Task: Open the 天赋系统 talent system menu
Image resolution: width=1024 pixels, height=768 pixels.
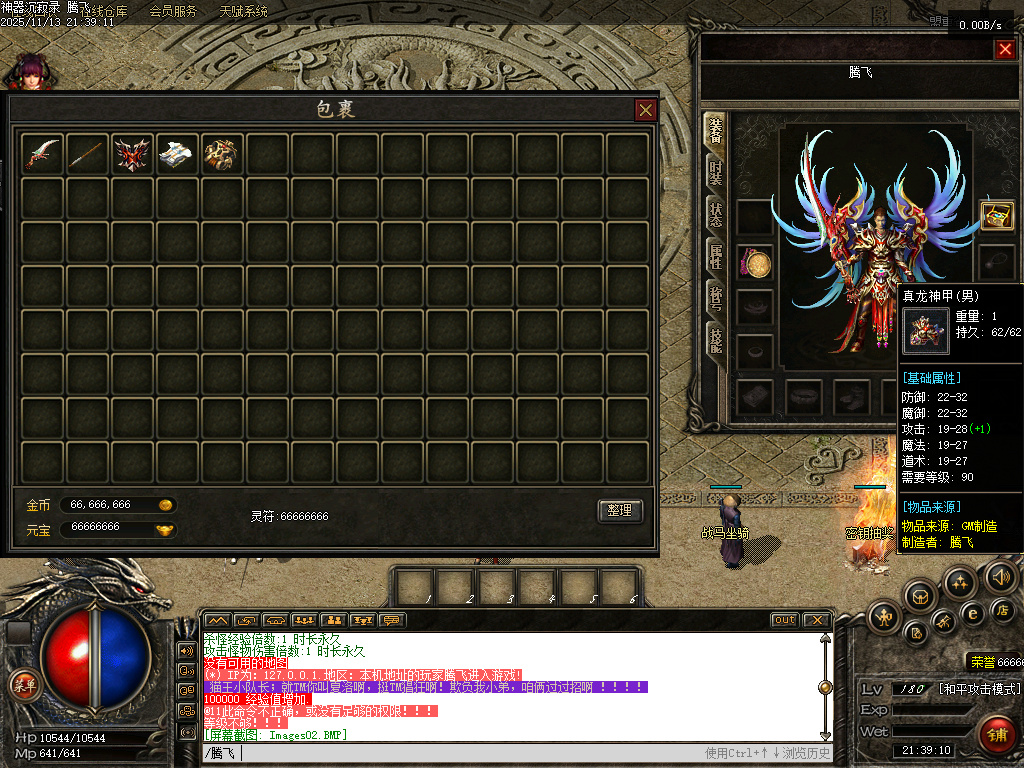Action: pyautogui.click(x=243, y=12)
